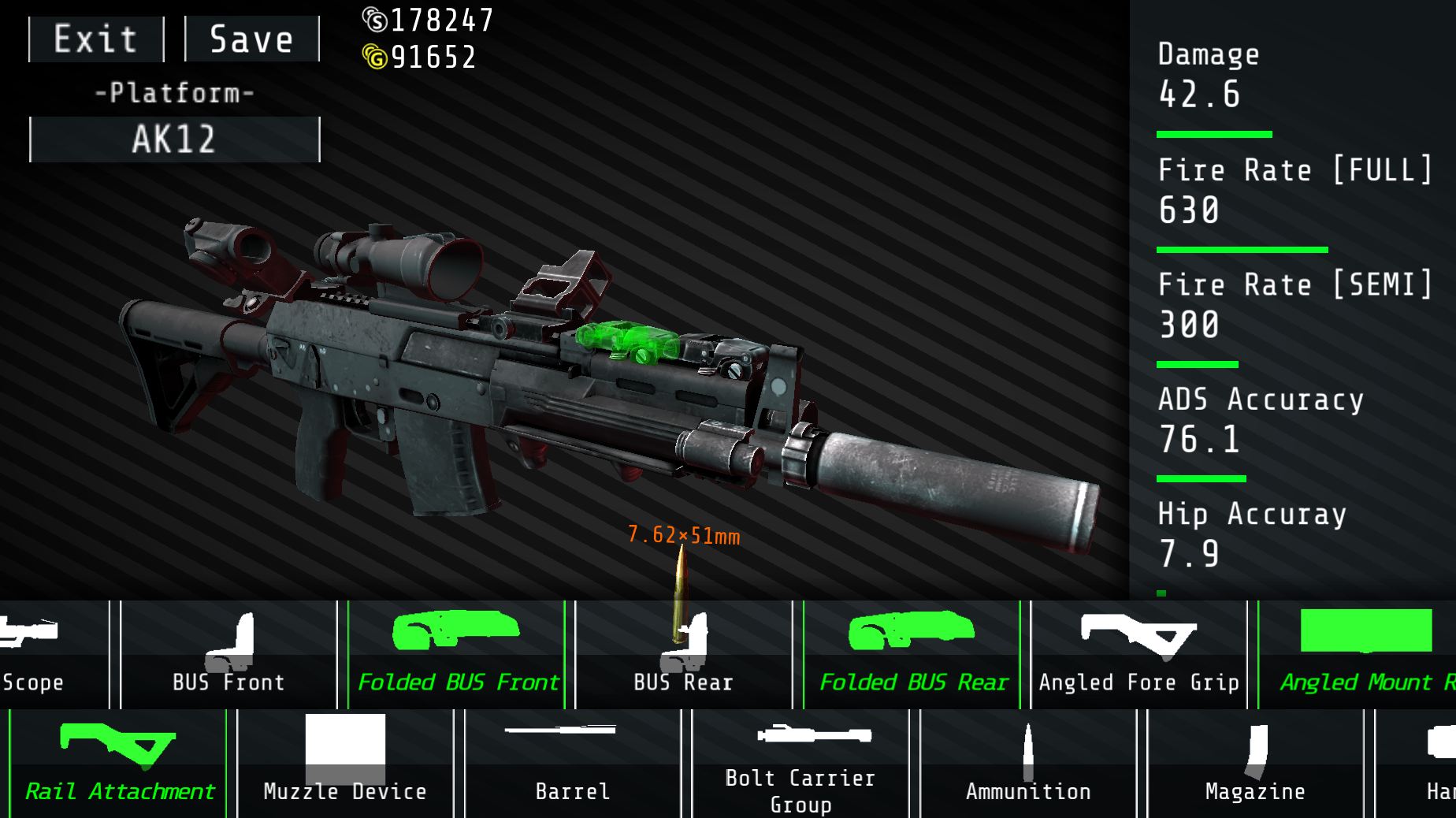Click the Damage stat progress bar

(1213, 133)
